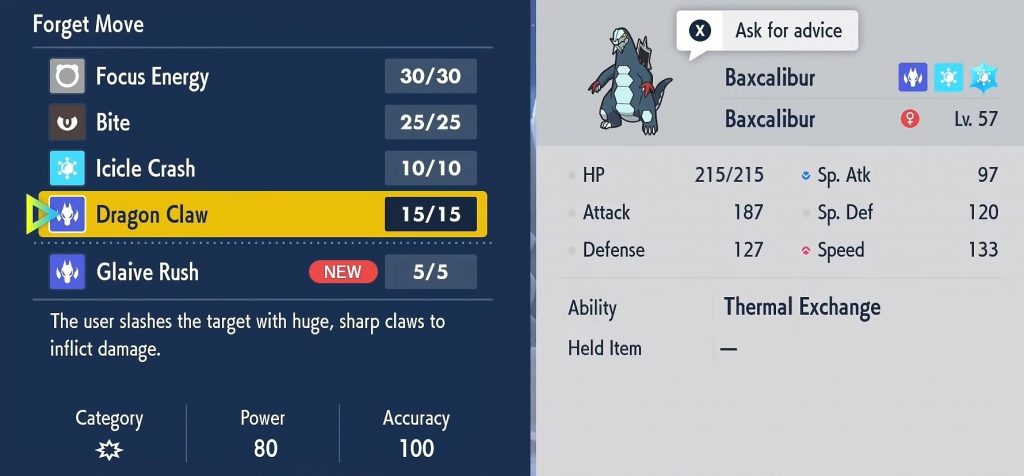
Task: Pick Icicle Crash from the move list
Action: click(x=262, y=168)
